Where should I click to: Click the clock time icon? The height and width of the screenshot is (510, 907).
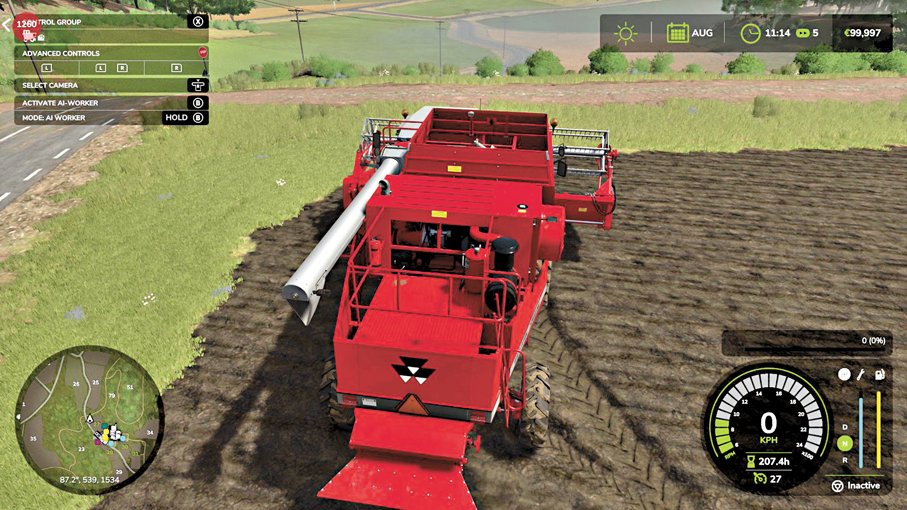click(750, 33)
